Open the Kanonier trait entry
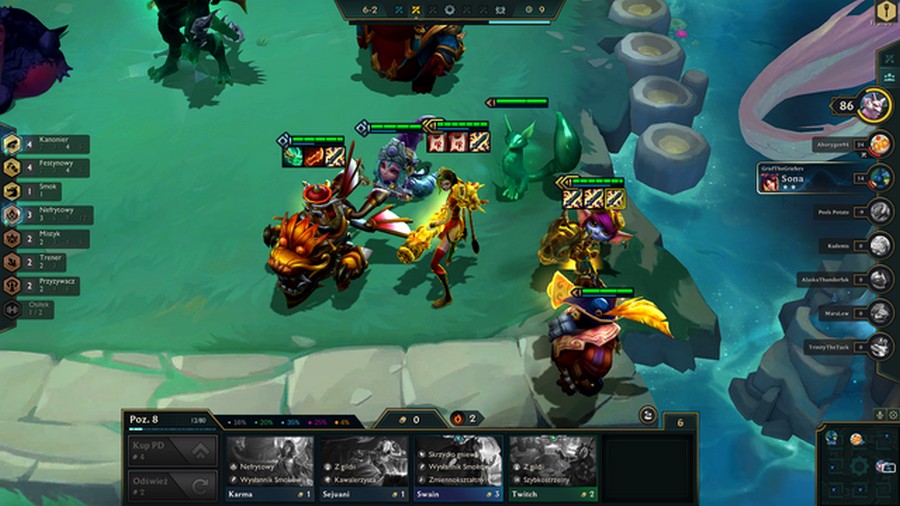Viewport: 900px width, 506px height. (48, 144)
